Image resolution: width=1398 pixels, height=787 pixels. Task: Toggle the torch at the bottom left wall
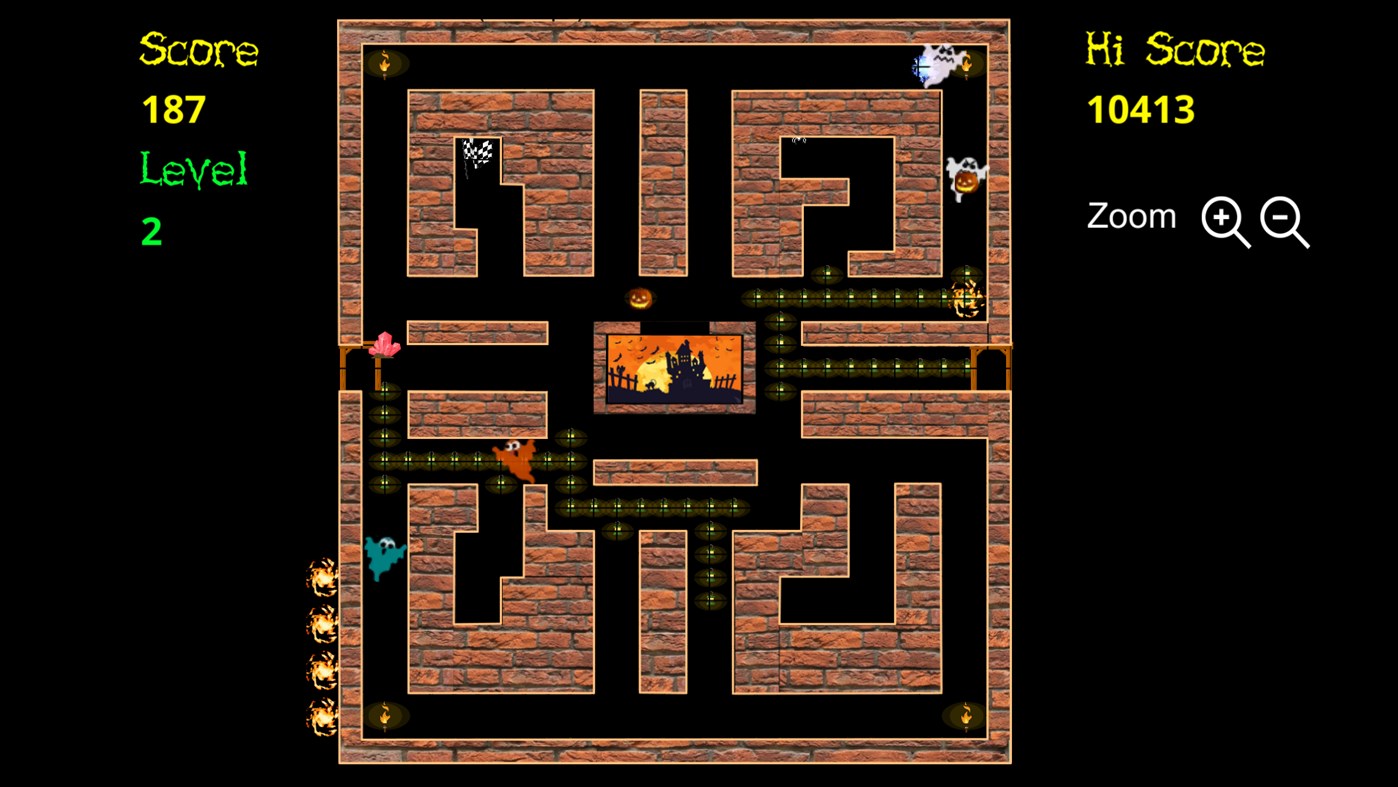[x=385, y=714]
